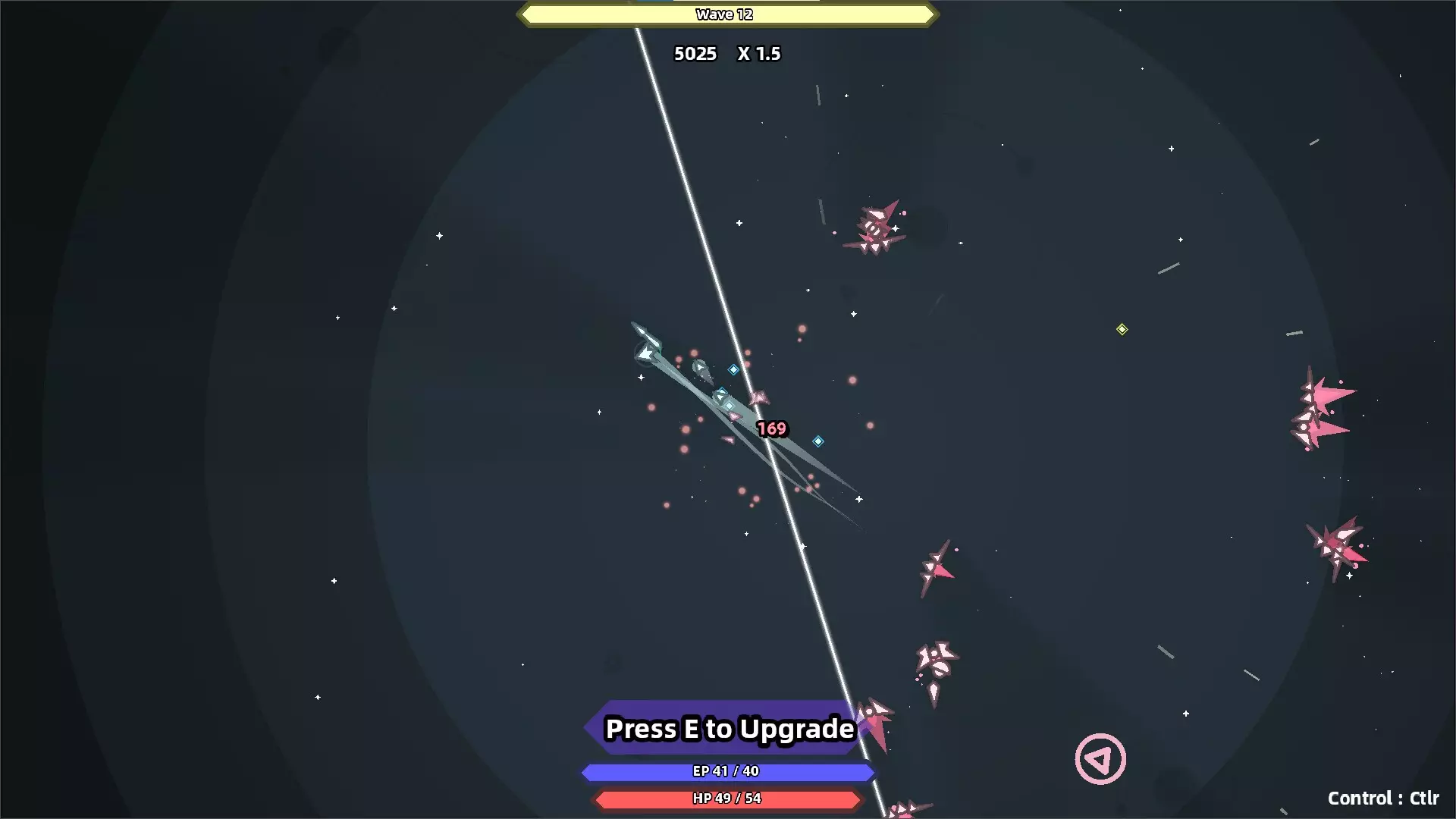The image size is (1456, 819).
Task: Click the pink arrow indicator icon
Action: pos(1100,758)
